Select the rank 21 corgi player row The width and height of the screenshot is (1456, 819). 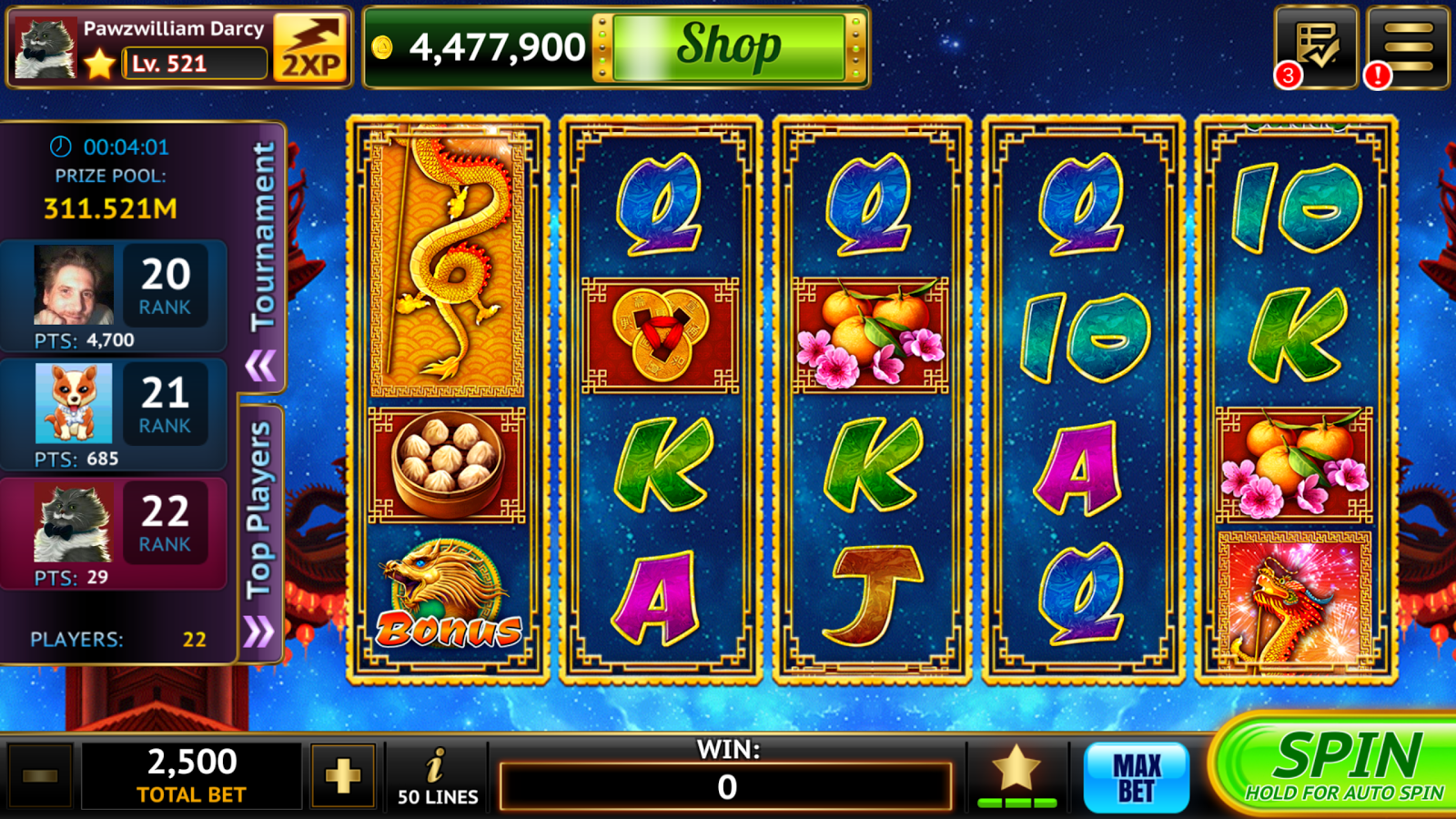114,414
